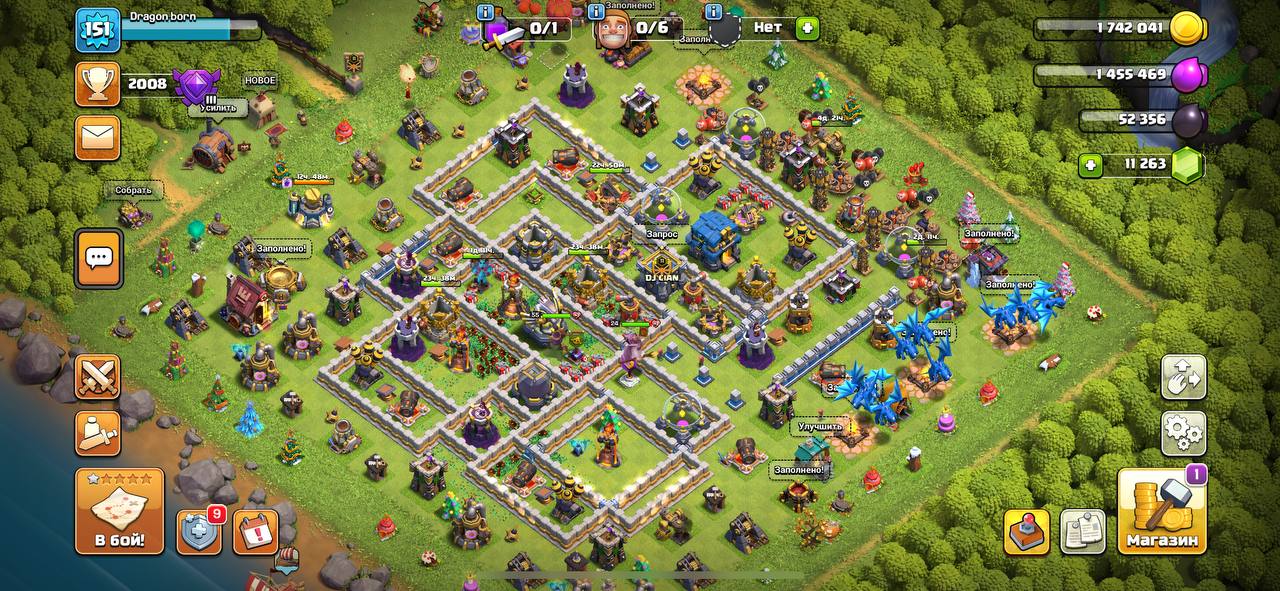Open the mail envelope inbox
The width and height of the screenshot is (1280, 591).
click(97, 138)
